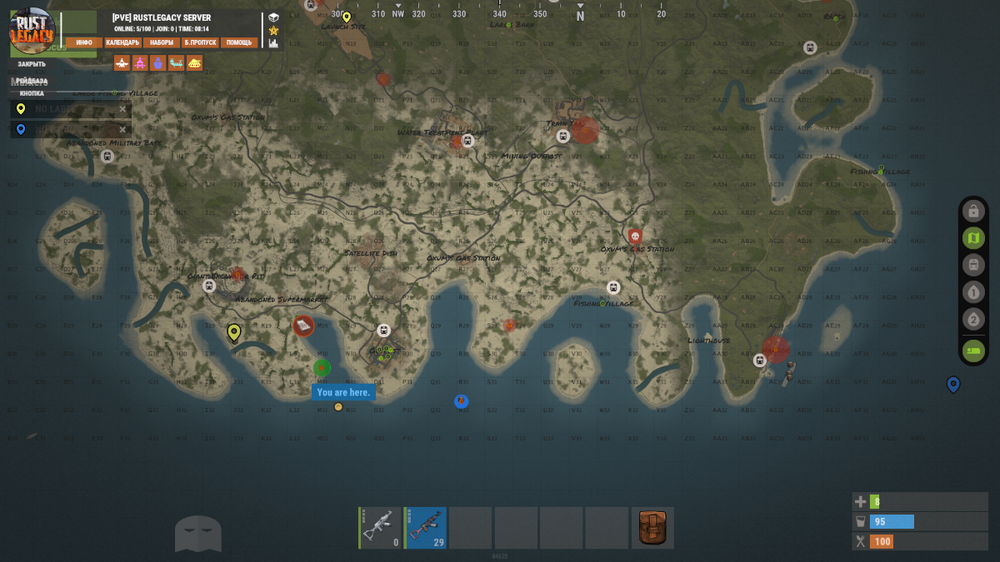
Task: Open the ПОМОЩЬ help menu
Action: click(239, 43)
